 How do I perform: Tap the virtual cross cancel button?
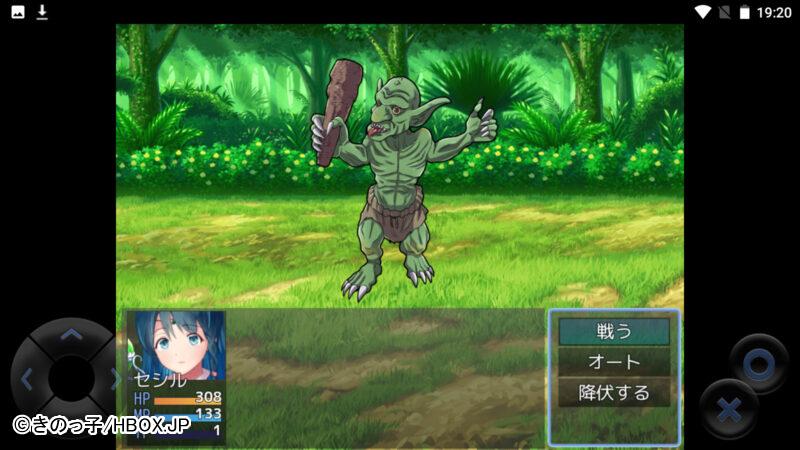[x=729, y=409]
